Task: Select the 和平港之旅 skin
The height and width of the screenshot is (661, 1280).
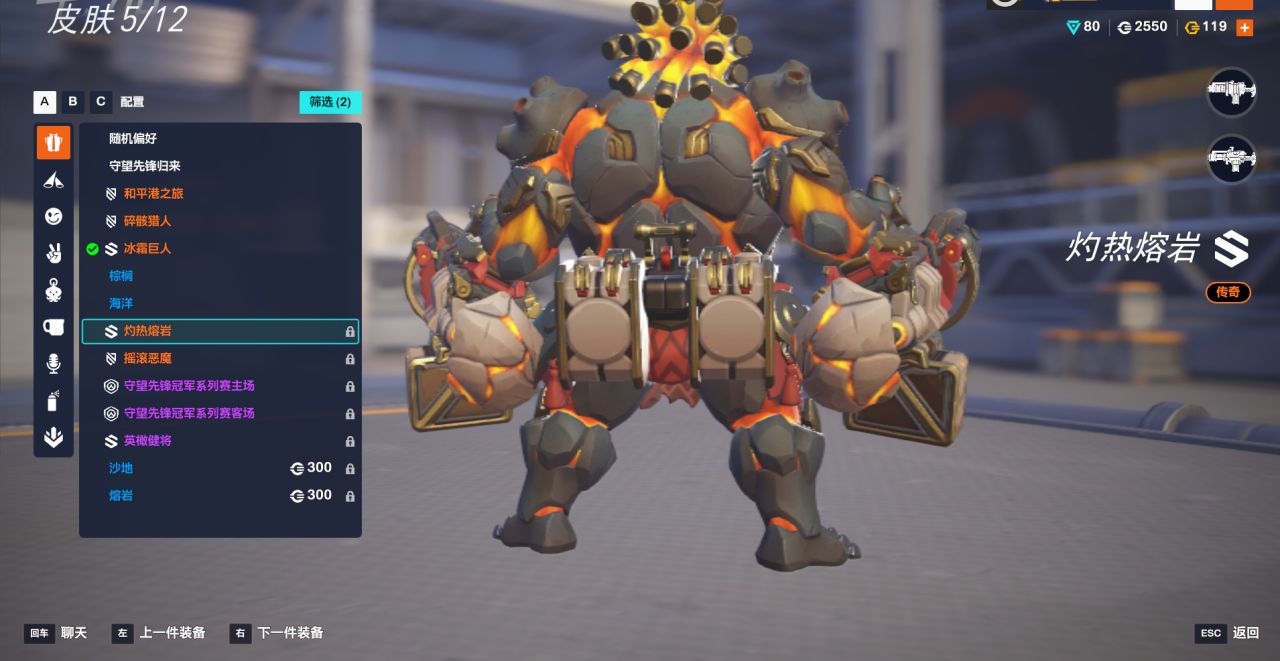Action: click(153, 194)
